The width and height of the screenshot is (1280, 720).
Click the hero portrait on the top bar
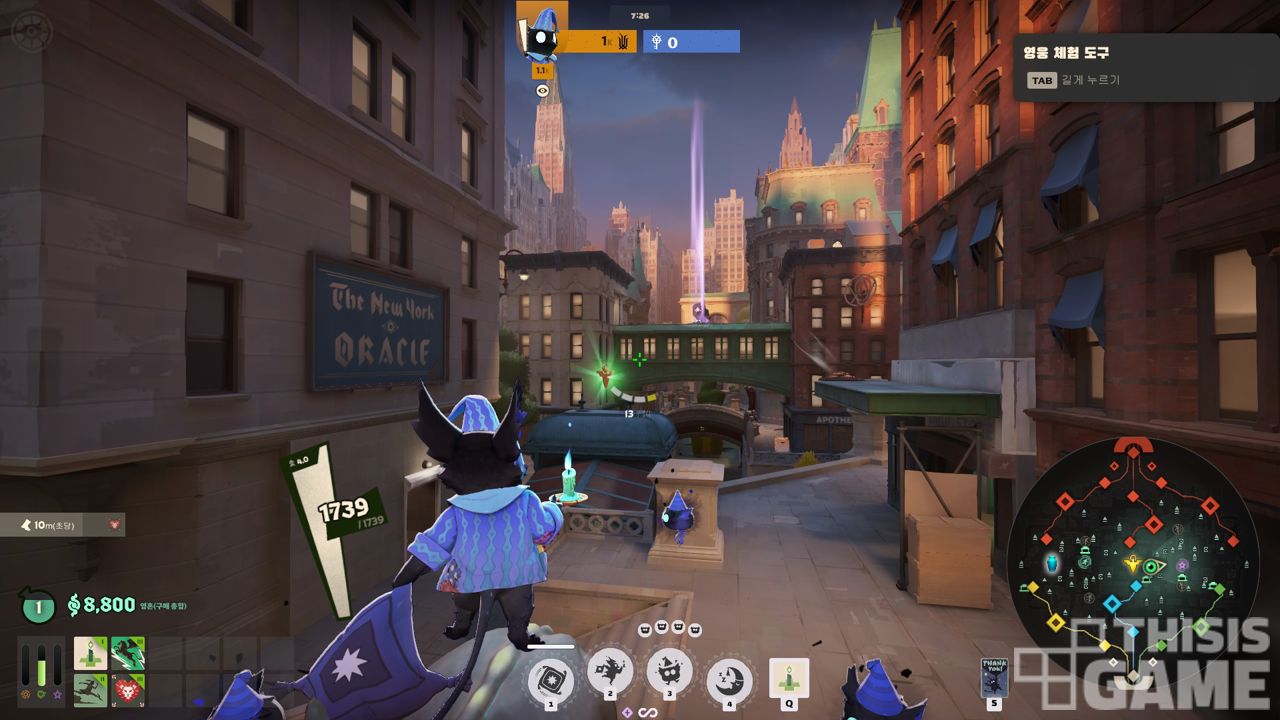pyautogui.click(x=542, y=32)
